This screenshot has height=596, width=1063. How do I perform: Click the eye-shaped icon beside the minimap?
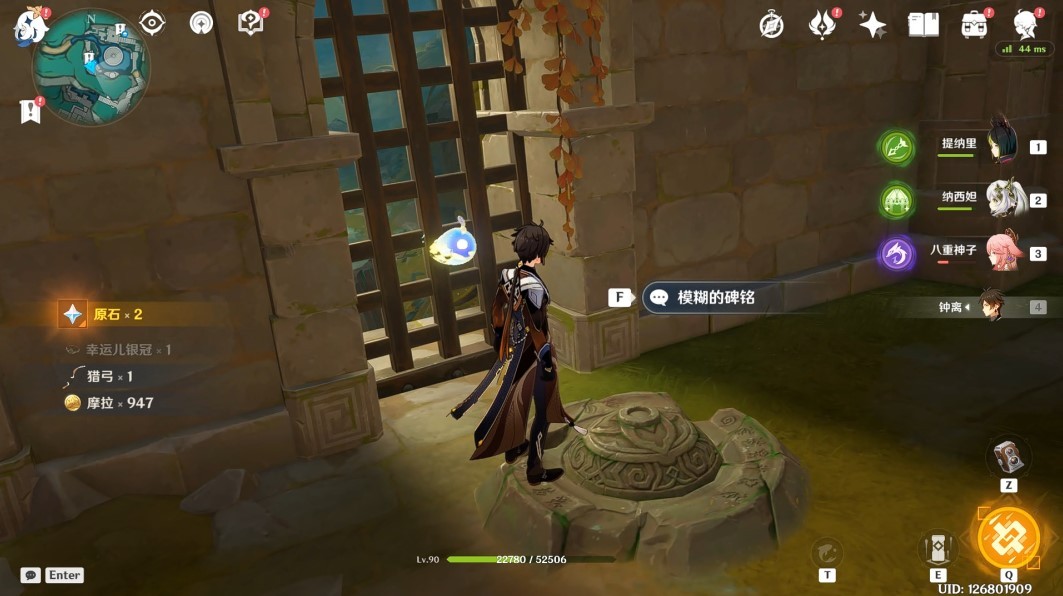point(152,23)
